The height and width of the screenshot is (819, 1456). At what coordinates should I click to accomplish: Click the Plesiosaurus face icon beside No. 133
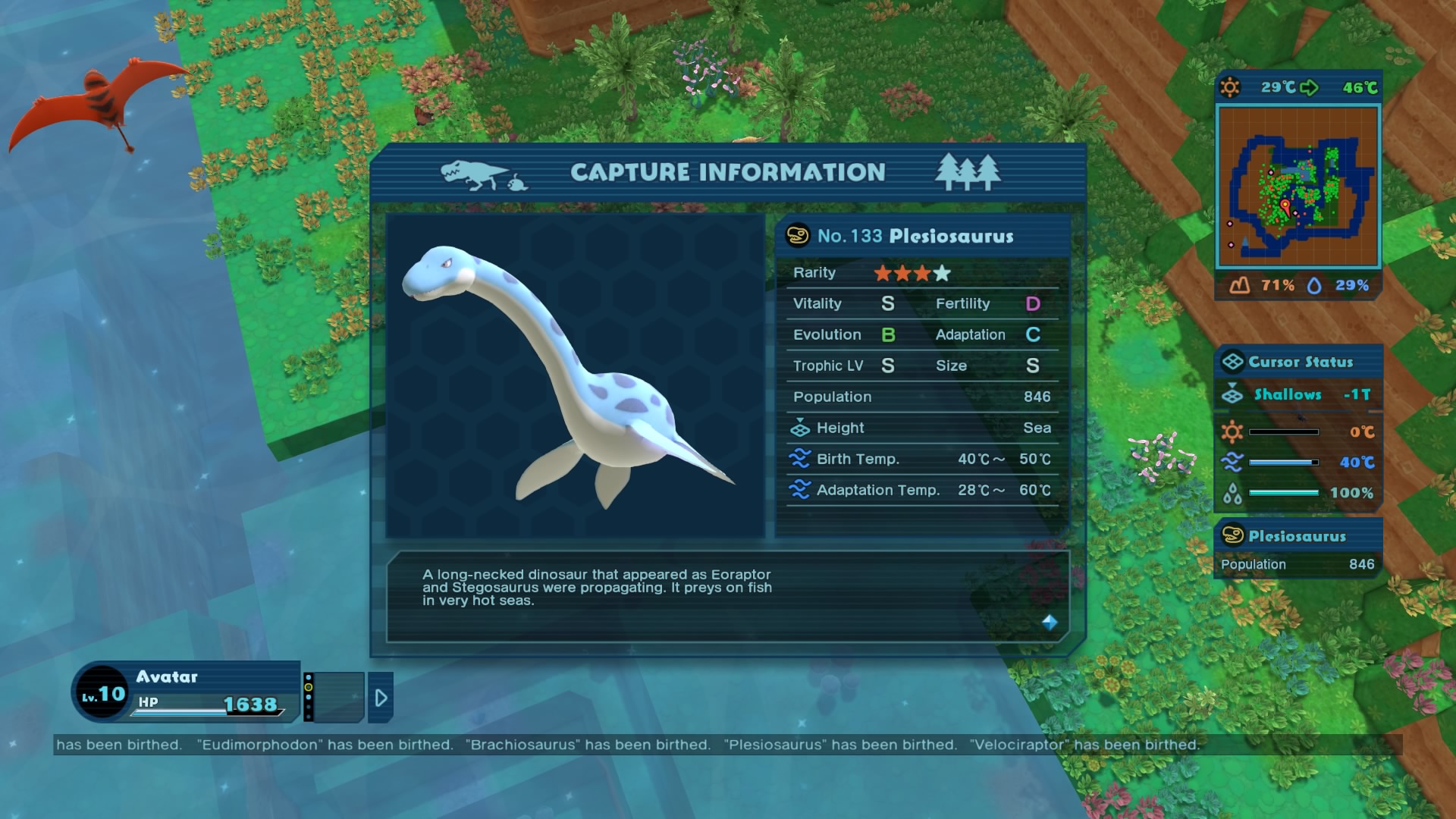pos(797,236)
